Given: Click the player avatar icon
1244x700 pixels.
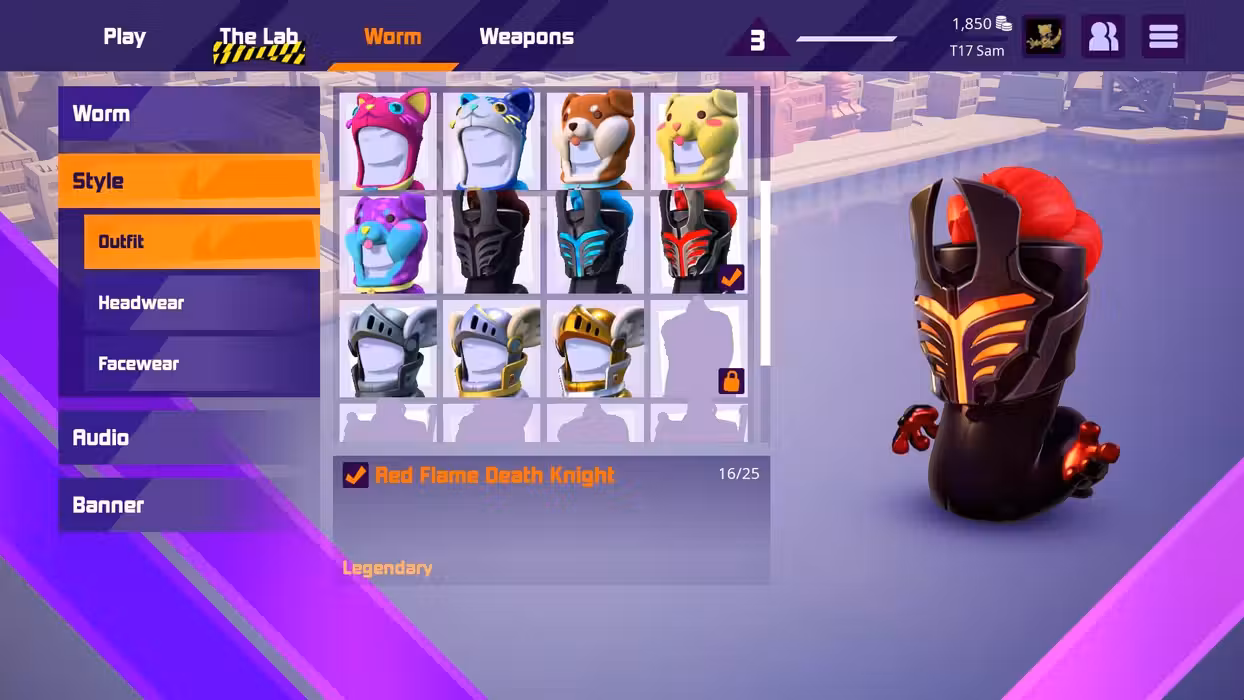Looking at the screenshot, I should point(1043,37).
